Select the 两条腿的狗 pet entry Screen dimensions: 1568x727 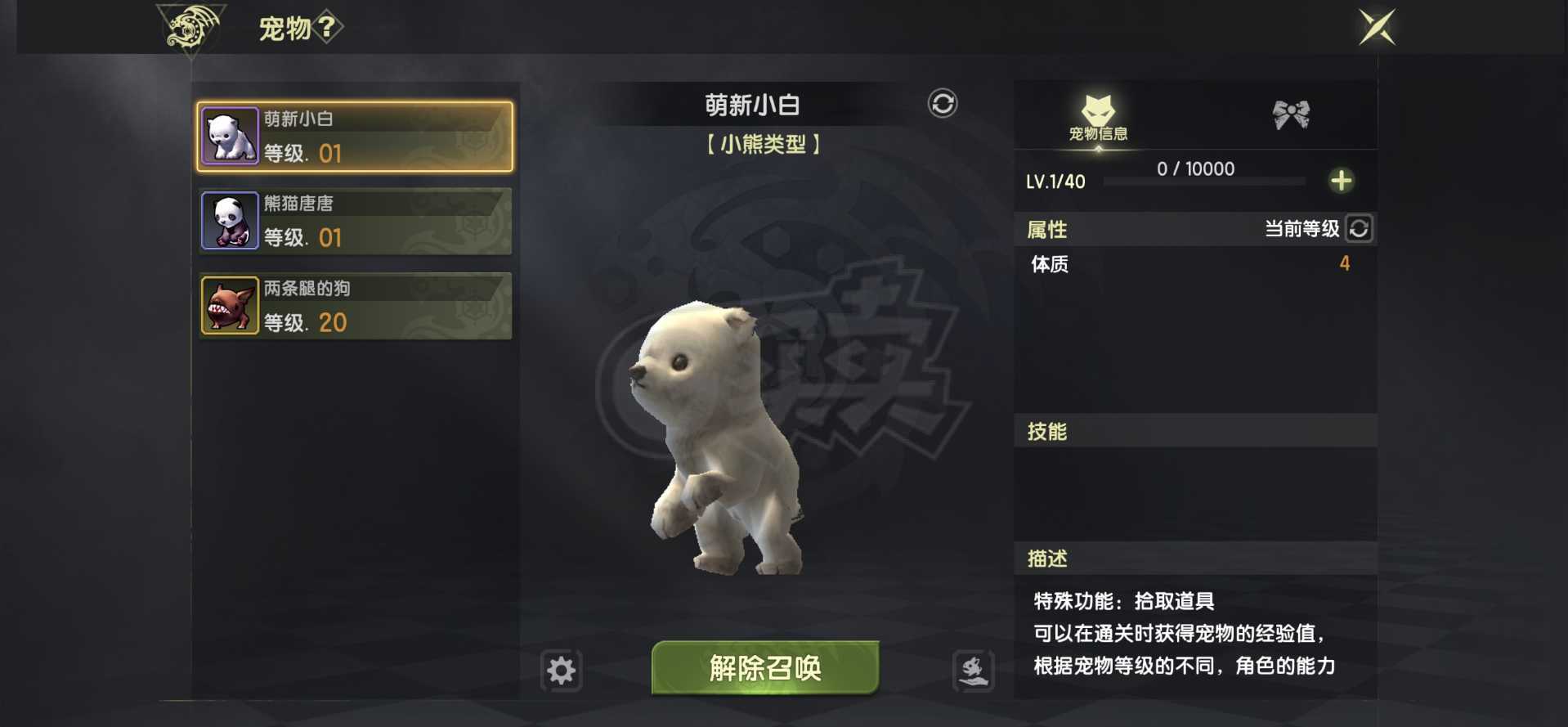click(x=355, y=304)
